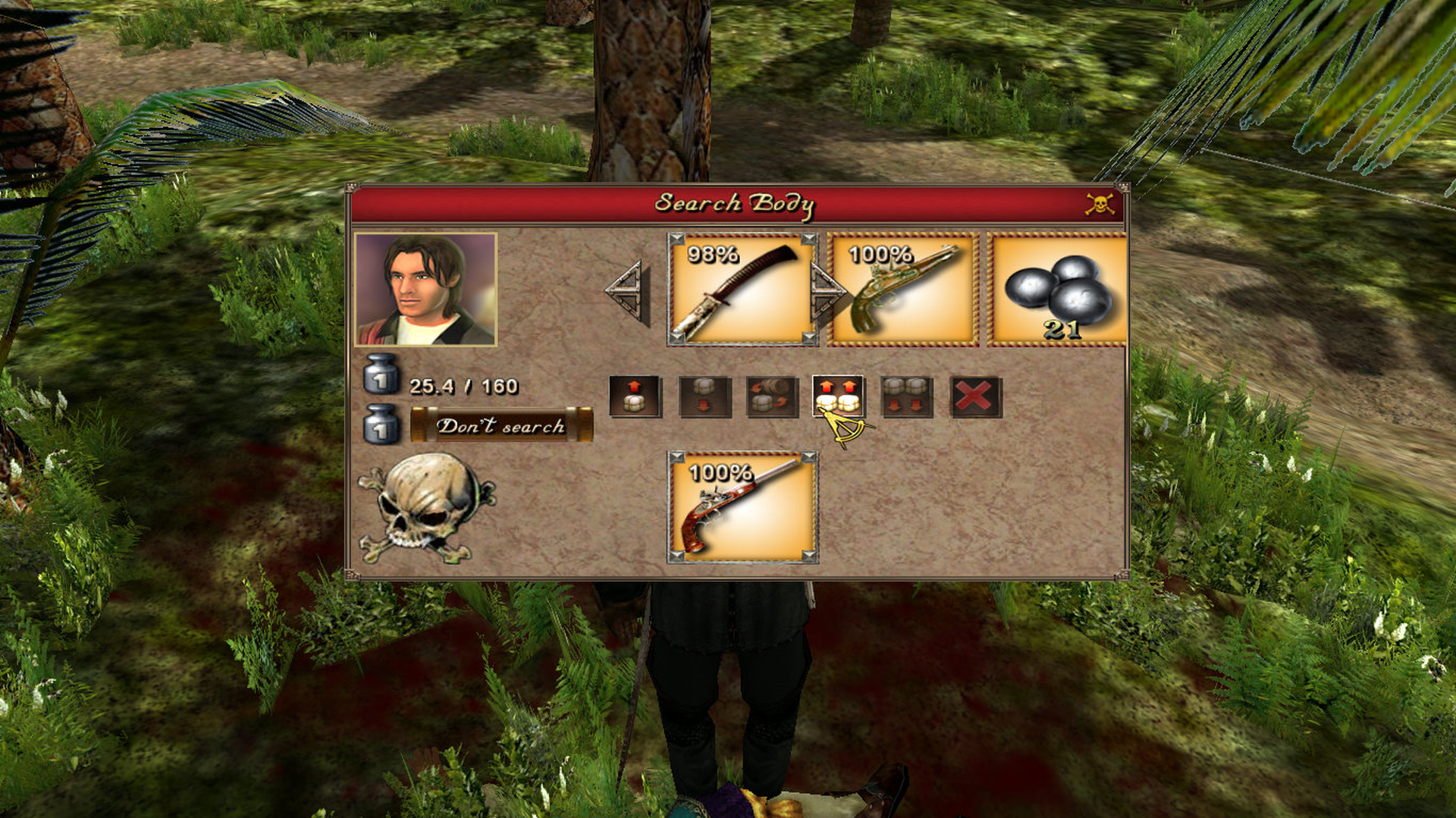Click the swap items barrel icon

pos(770,396)
